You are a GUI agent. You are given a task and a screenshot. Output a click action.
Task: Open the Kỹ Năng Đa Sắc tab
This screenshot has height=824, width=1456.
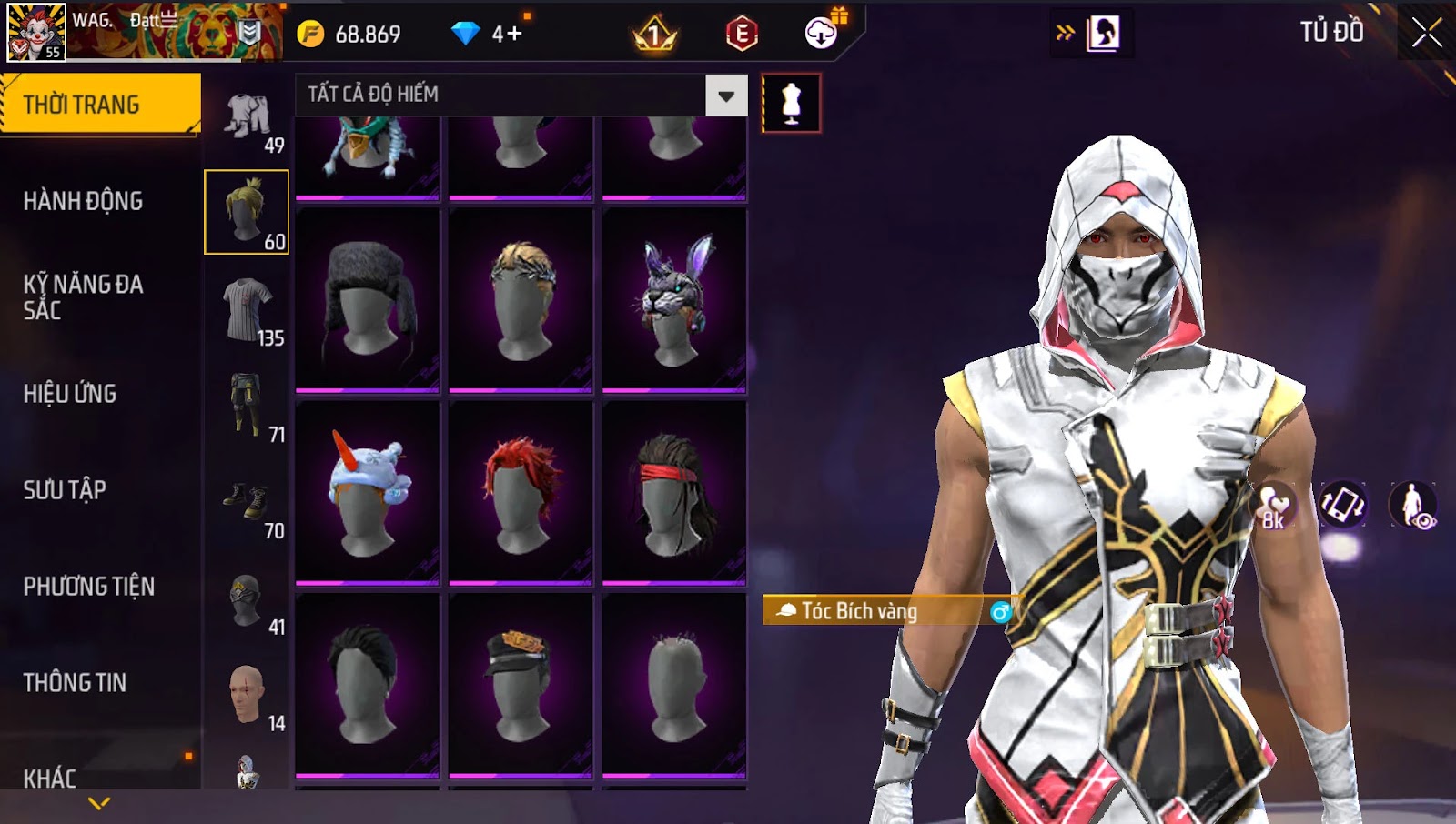83,297
